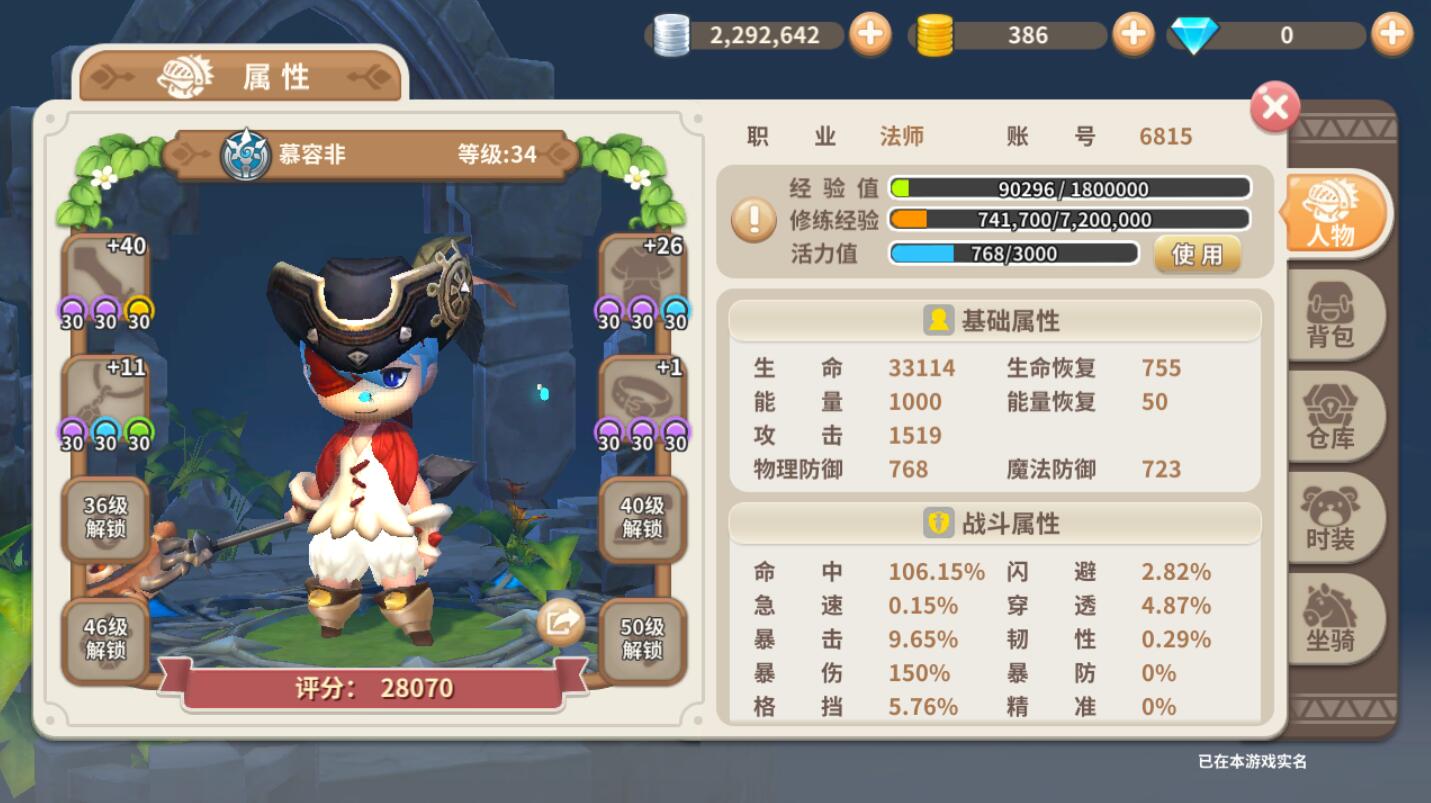Tap the locked 36级解锁 slot

coord(106,518)
